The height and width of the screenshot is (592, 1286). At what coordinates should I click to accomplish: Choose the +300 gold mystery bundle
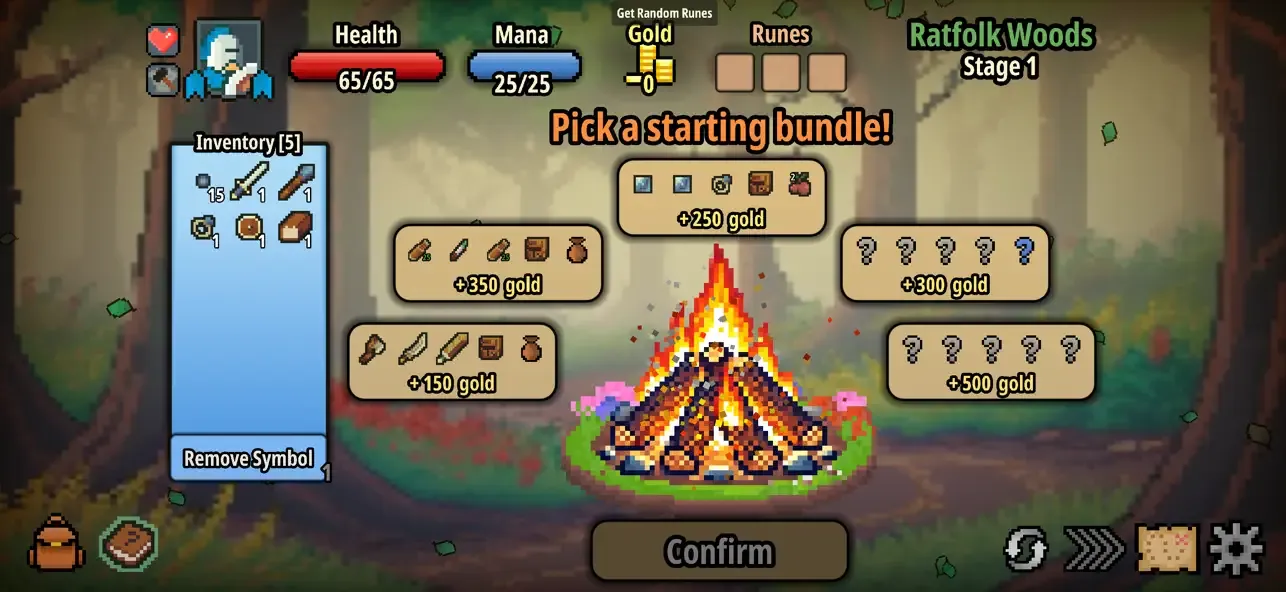945,263
